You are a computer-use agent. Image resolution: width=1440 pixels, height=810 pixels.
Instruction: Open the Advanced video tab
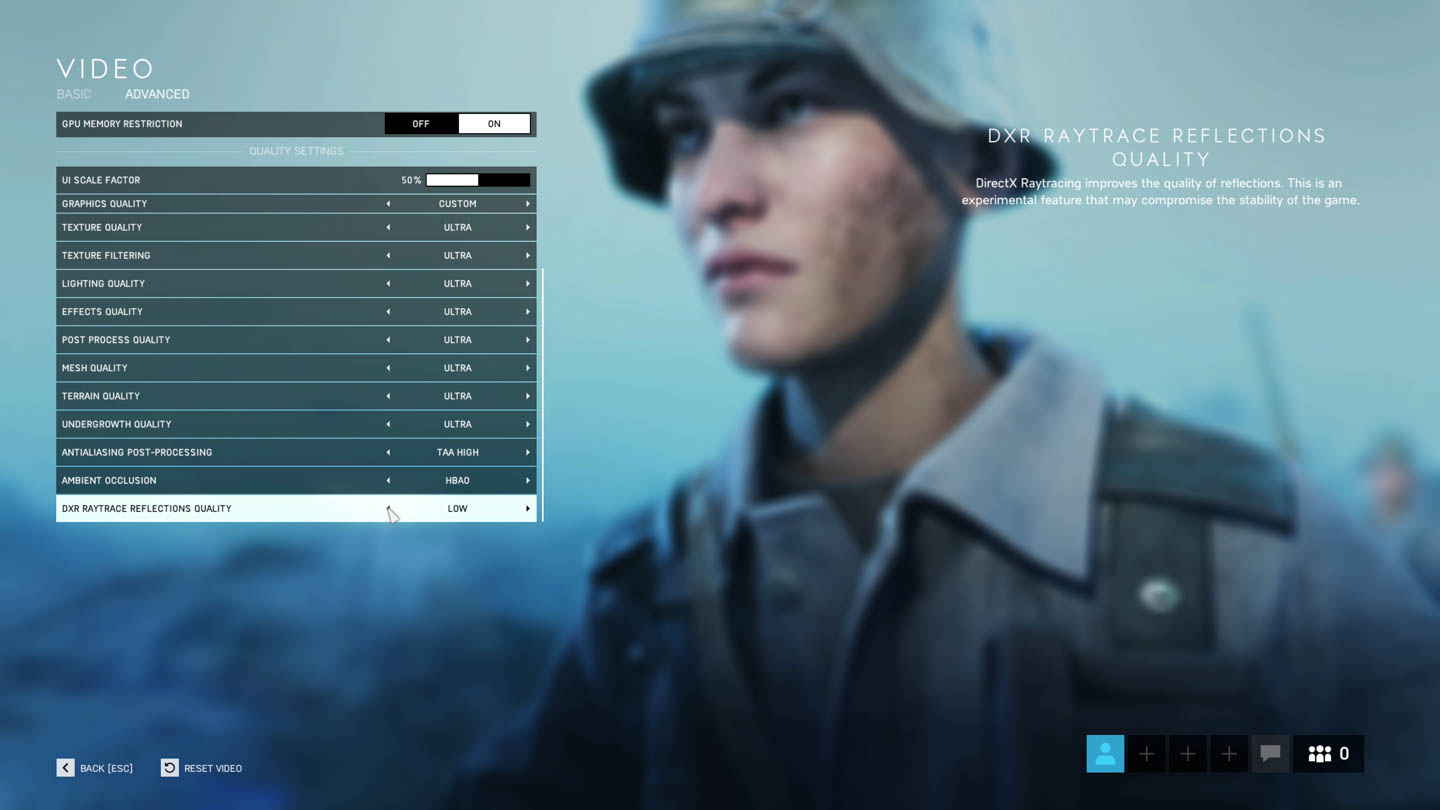pyautogui.click(x=157, y=94)
